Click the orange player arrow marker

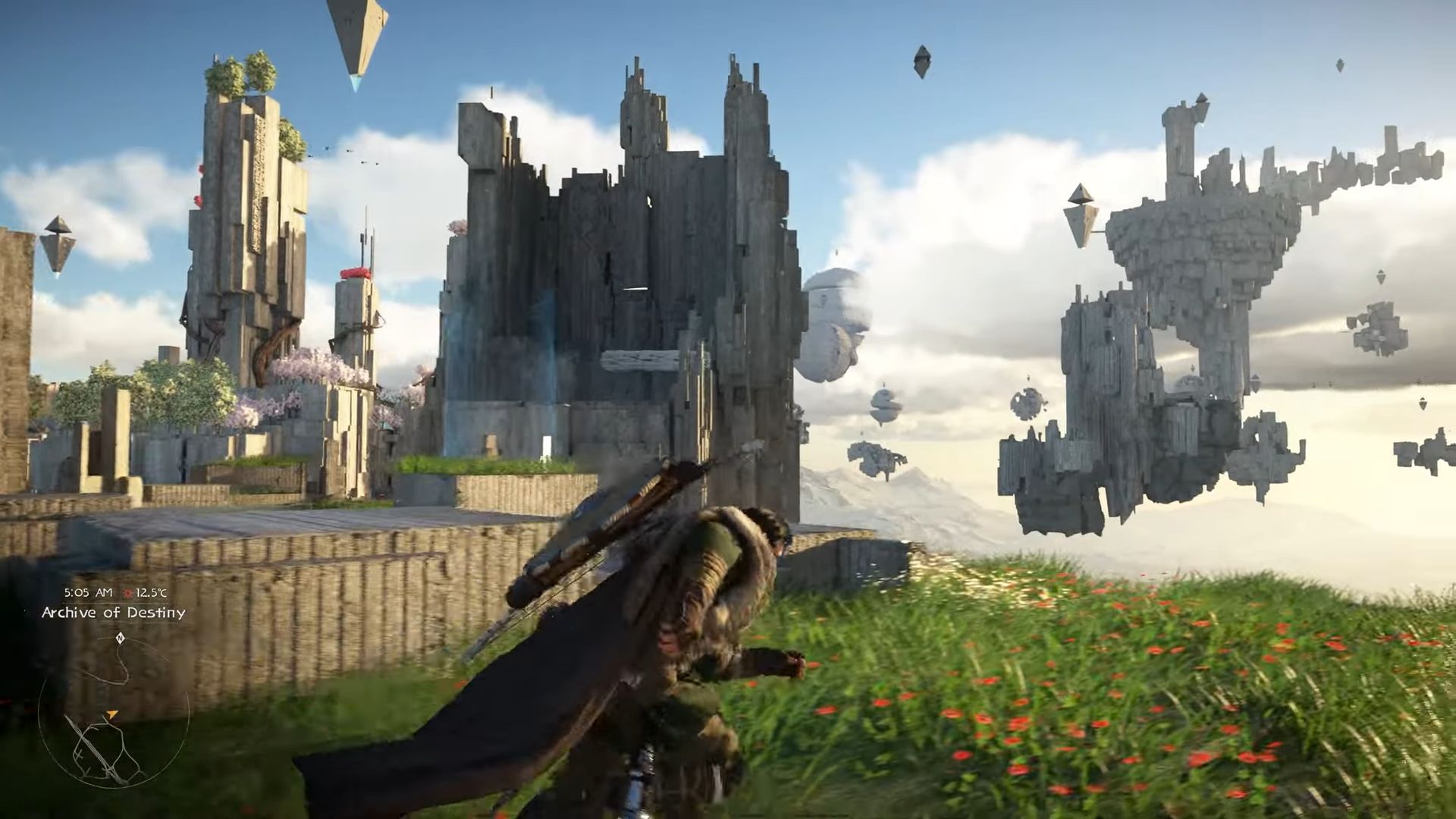(x=112, y=714)
